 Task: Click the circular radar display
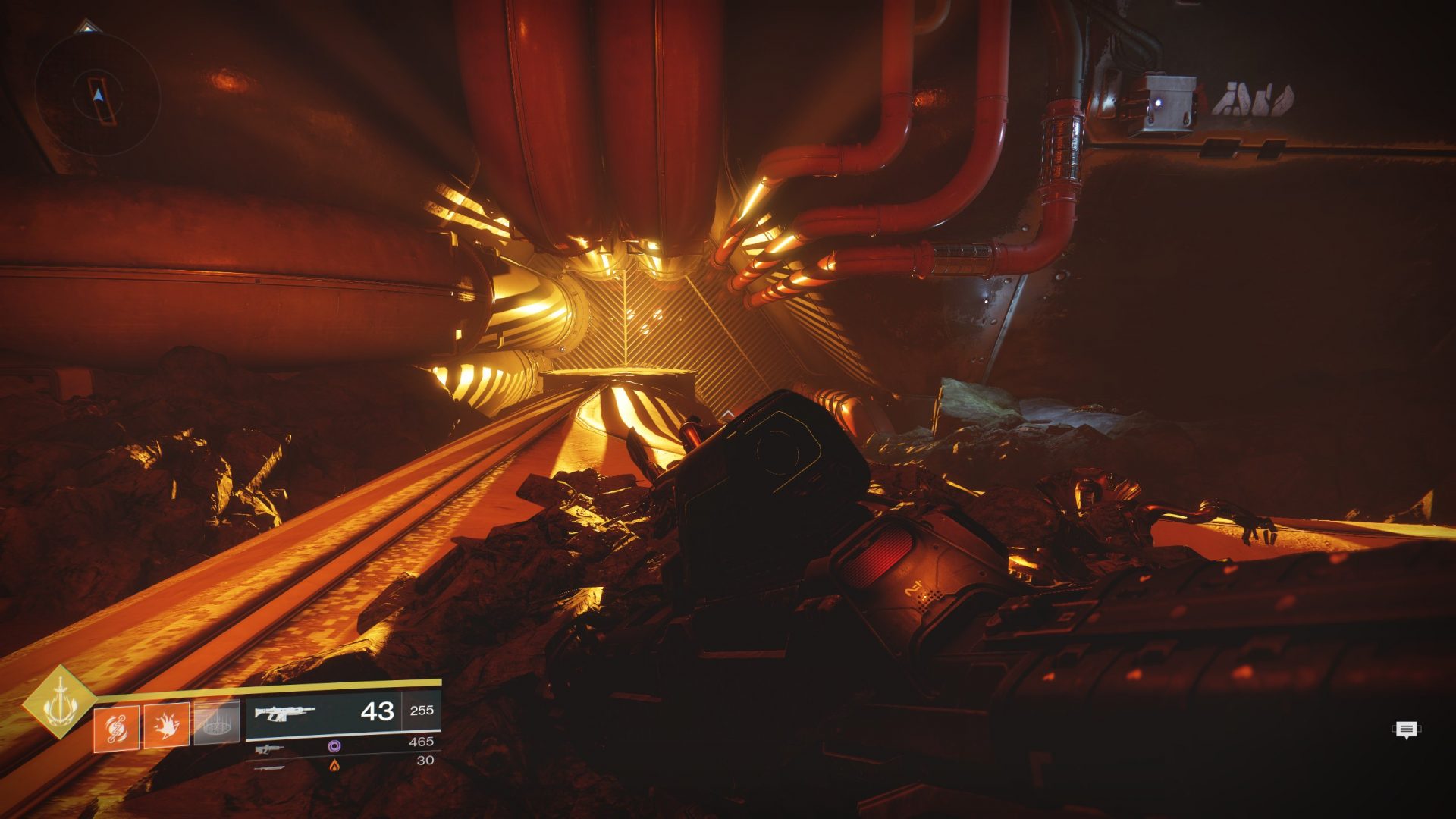(98, 96)
